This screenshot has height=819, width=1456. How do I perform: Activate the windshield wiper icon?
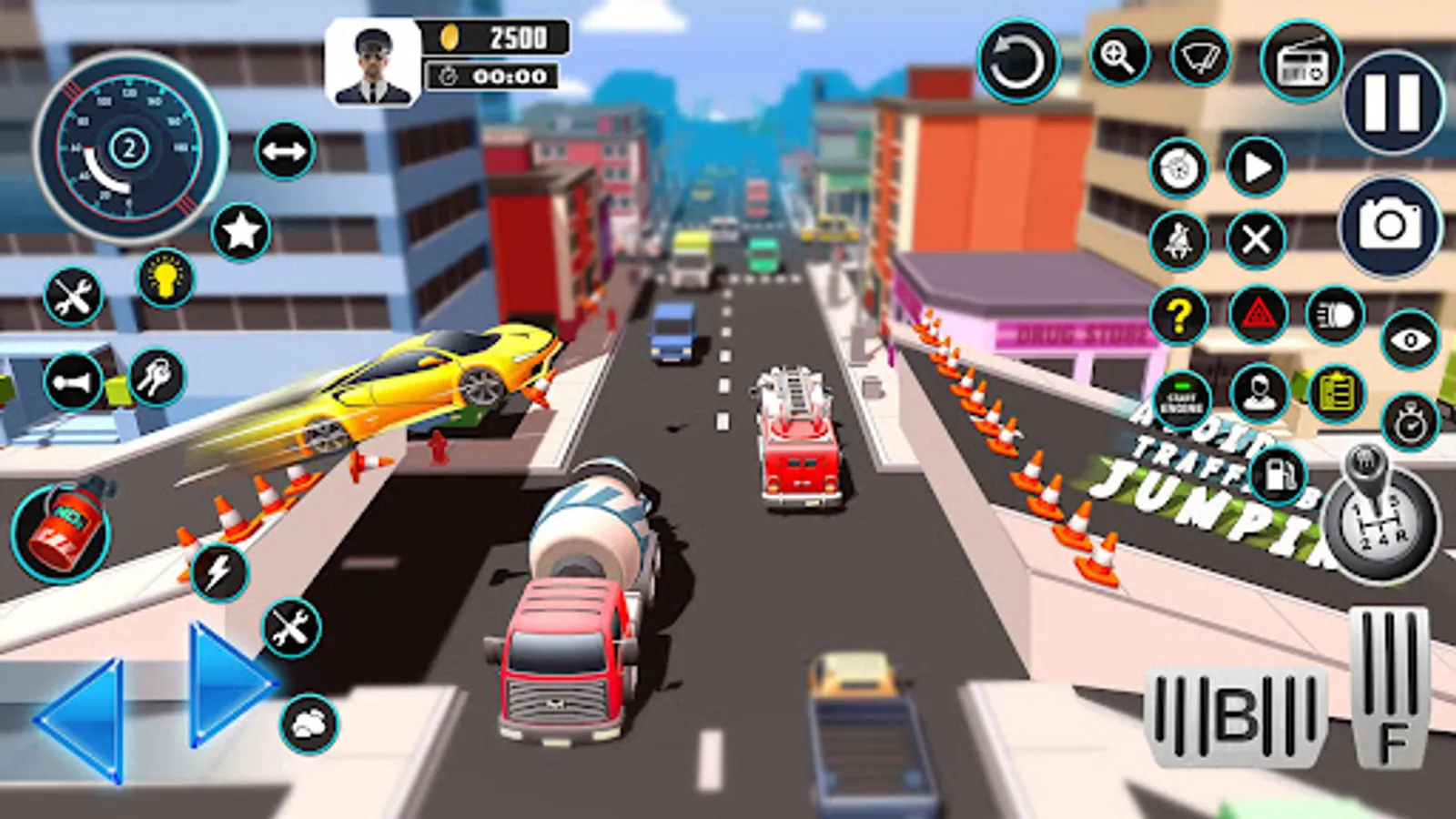pyautogui.click(x=1200, y=56)
